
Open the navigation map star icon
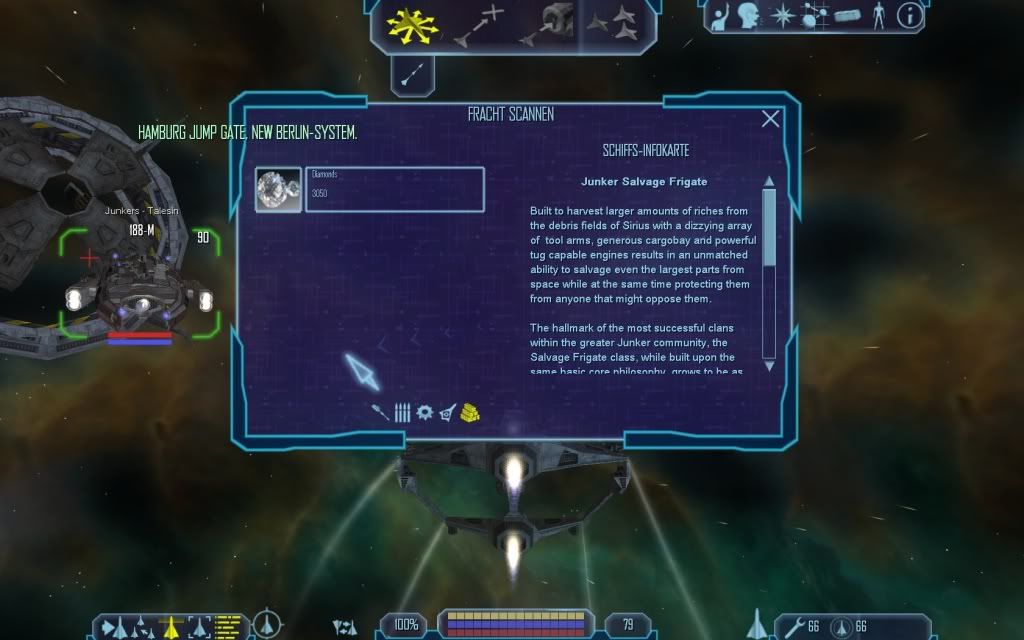[783, 16]
